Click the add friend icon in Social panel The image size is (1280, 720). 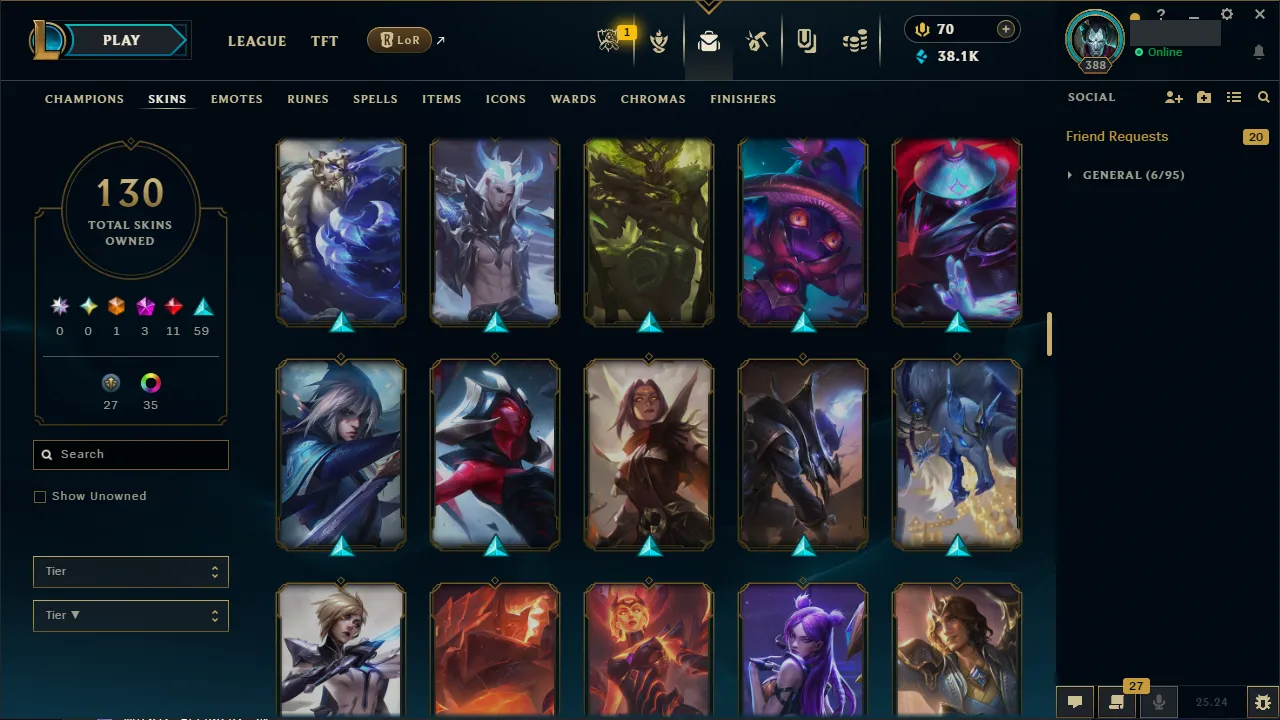click(1174, 97)
